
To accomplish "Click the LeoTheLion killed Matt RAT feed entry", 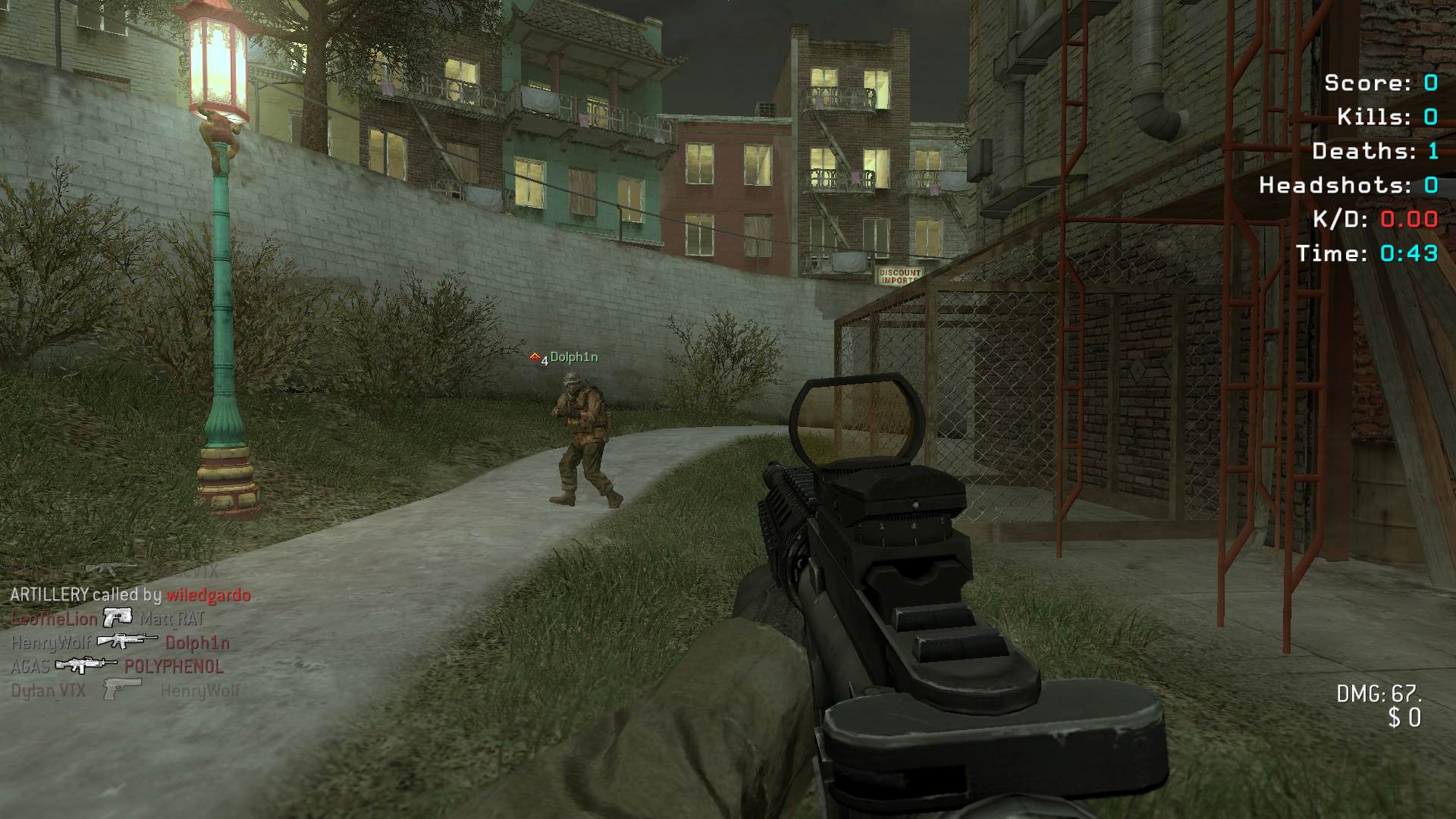I will tap(108, 619).
